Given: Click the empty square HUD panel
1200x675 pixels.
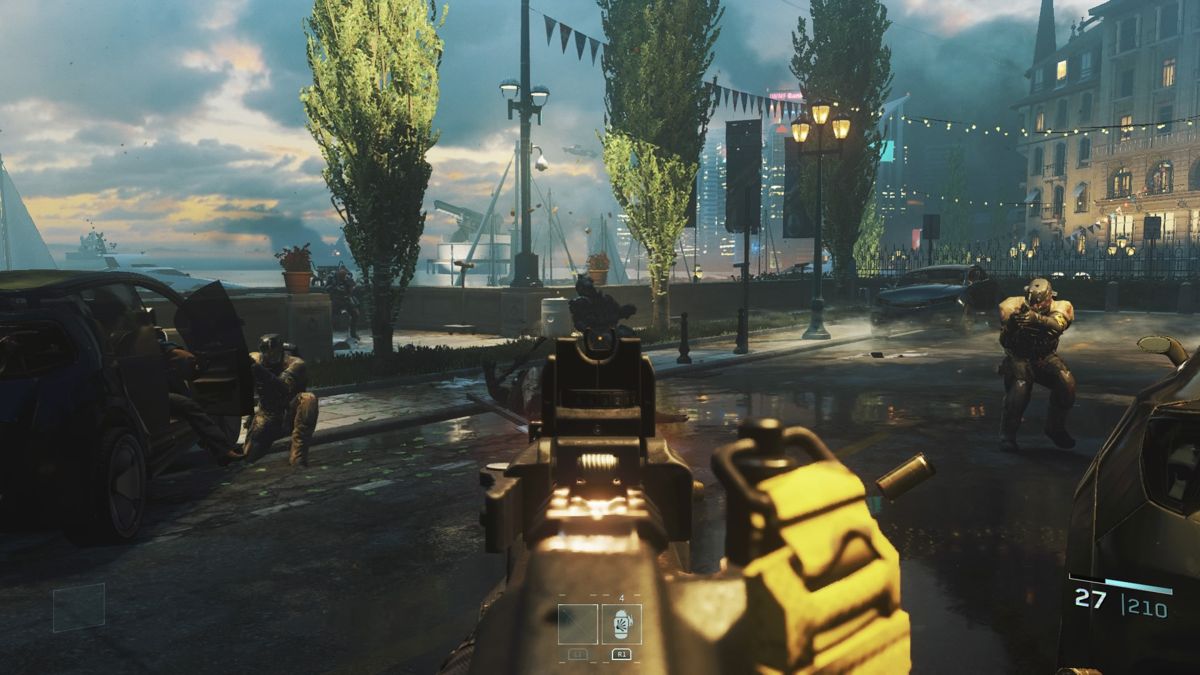Looking at the screenshot, I should tap(79, 607).
